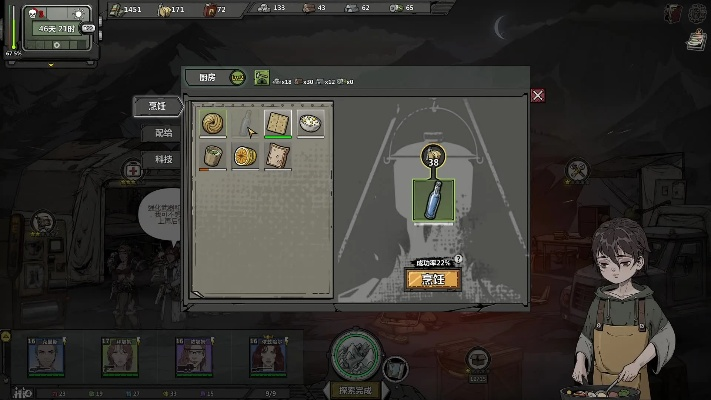Select the orange slice recipe

[x=245, y=155]
